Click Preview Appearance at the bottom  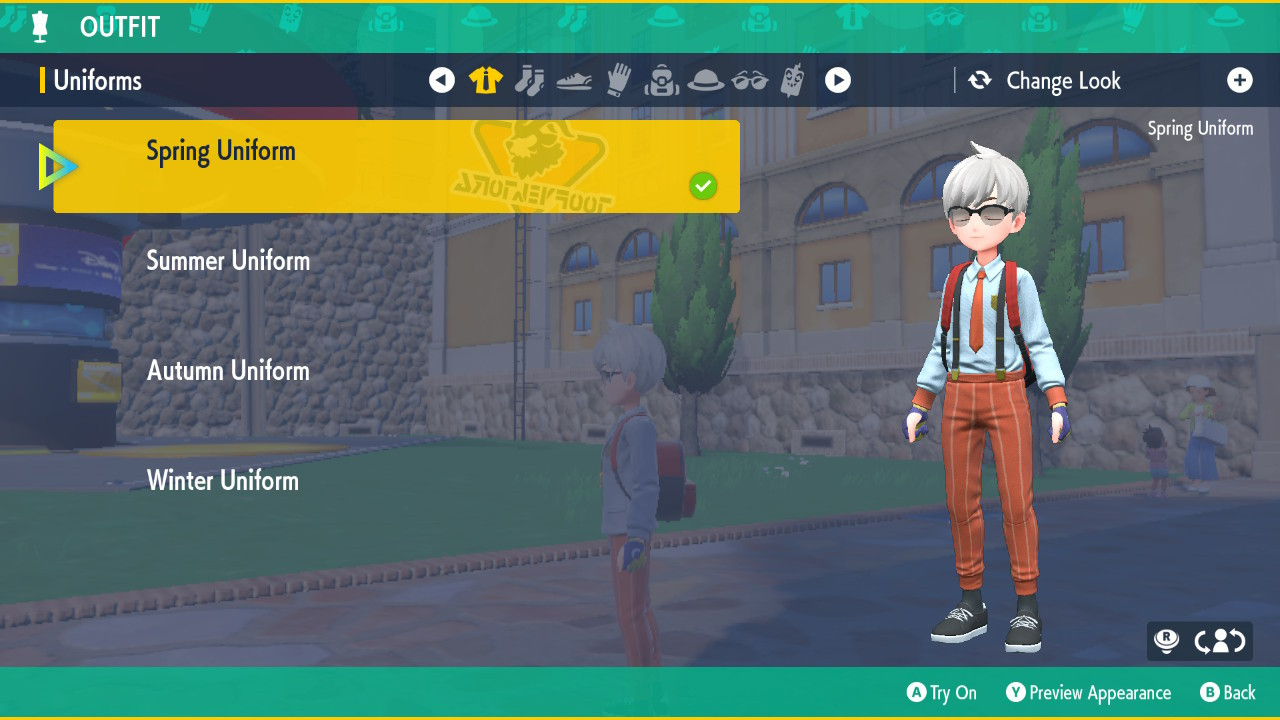[1089, 692]
